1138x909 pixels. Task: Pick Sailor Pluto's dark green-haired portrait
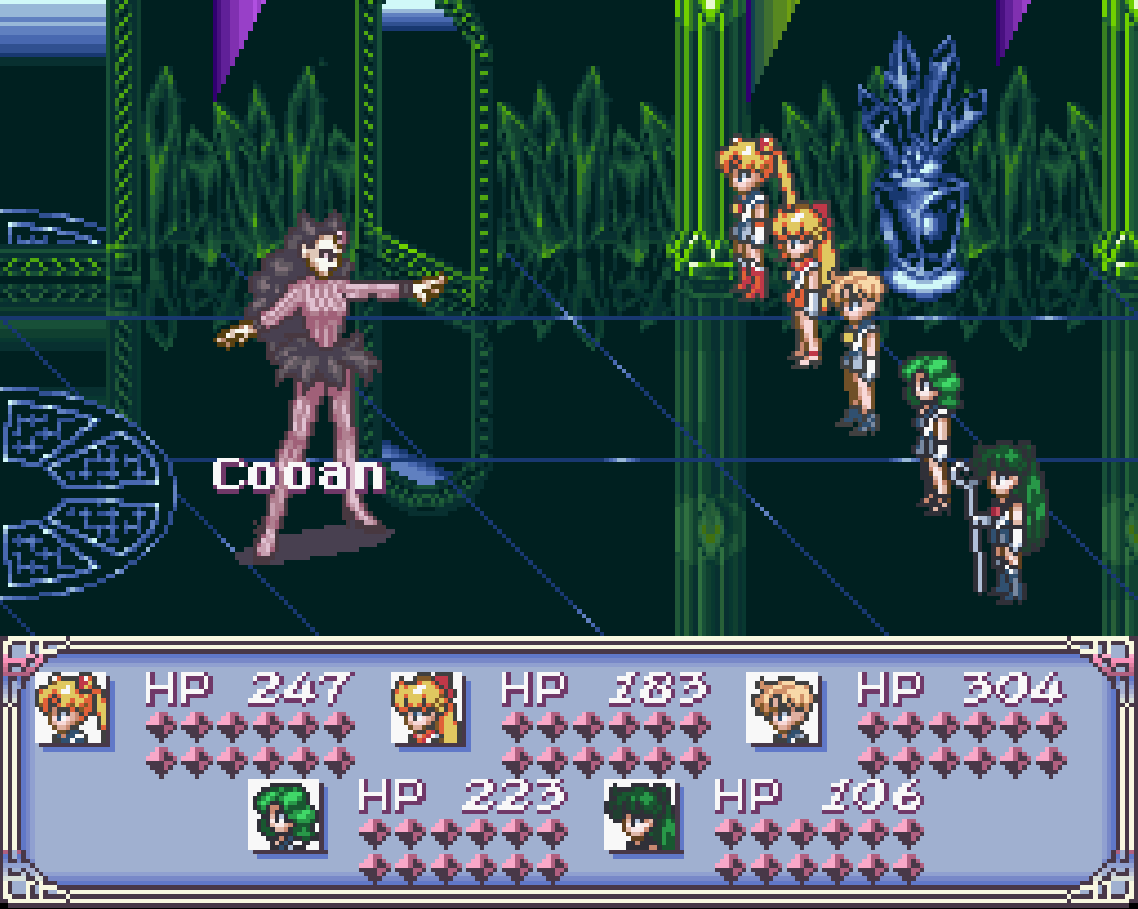point(641,815)
